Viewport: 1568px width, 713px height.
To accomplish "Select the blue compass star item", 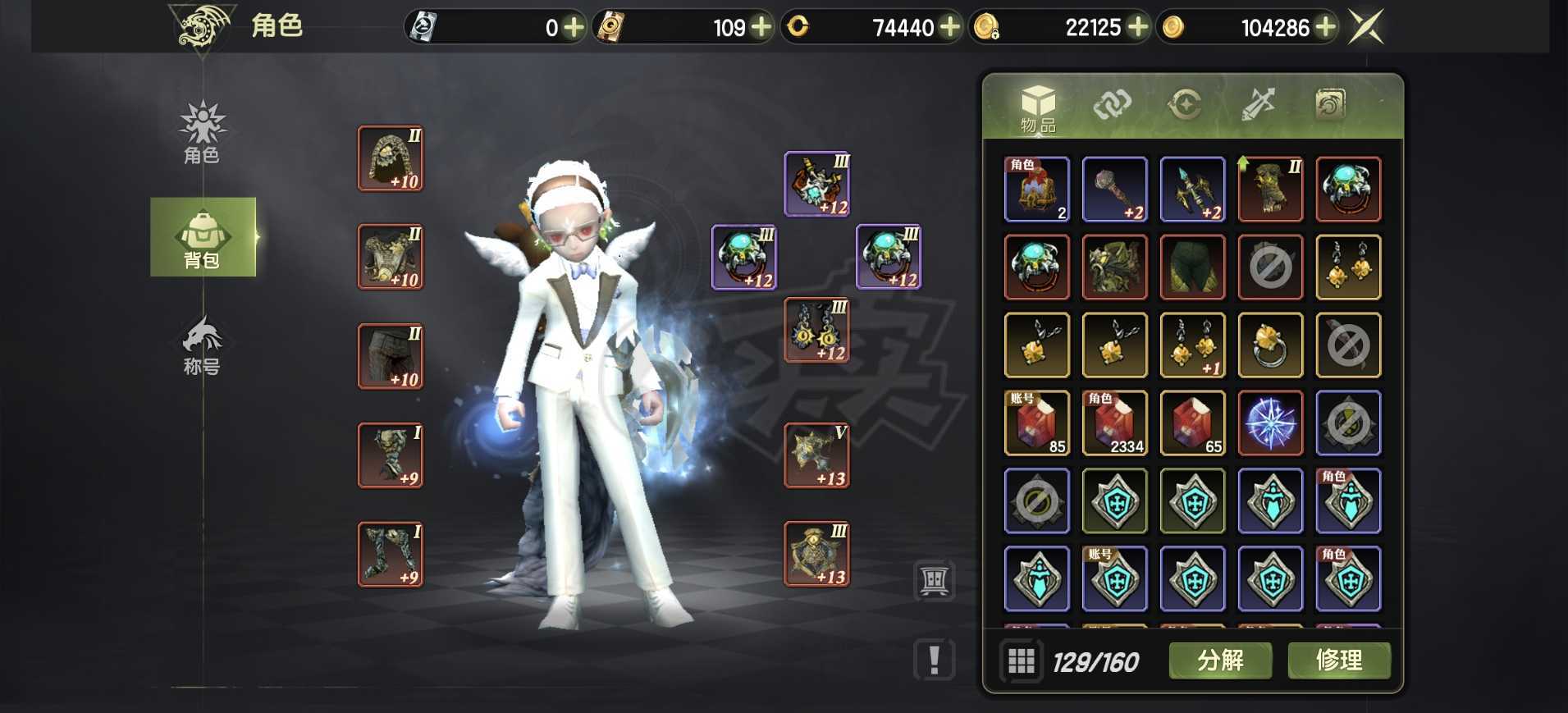I will pos(1269,423).
